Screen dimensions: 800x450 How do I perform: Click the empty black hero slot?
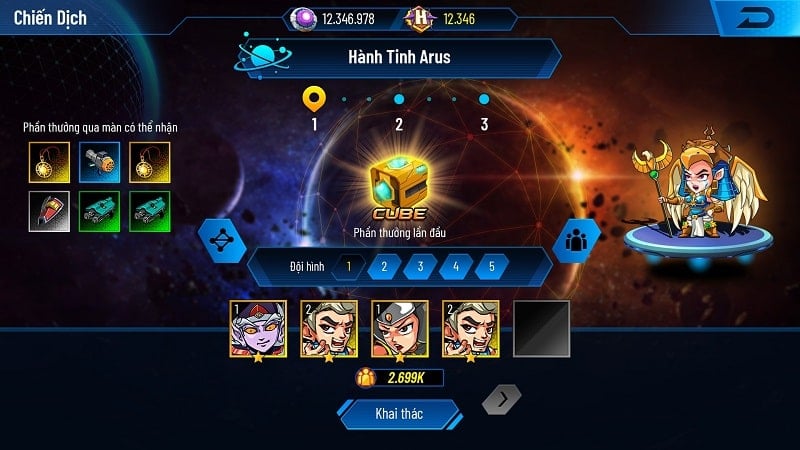click(541, 329)
